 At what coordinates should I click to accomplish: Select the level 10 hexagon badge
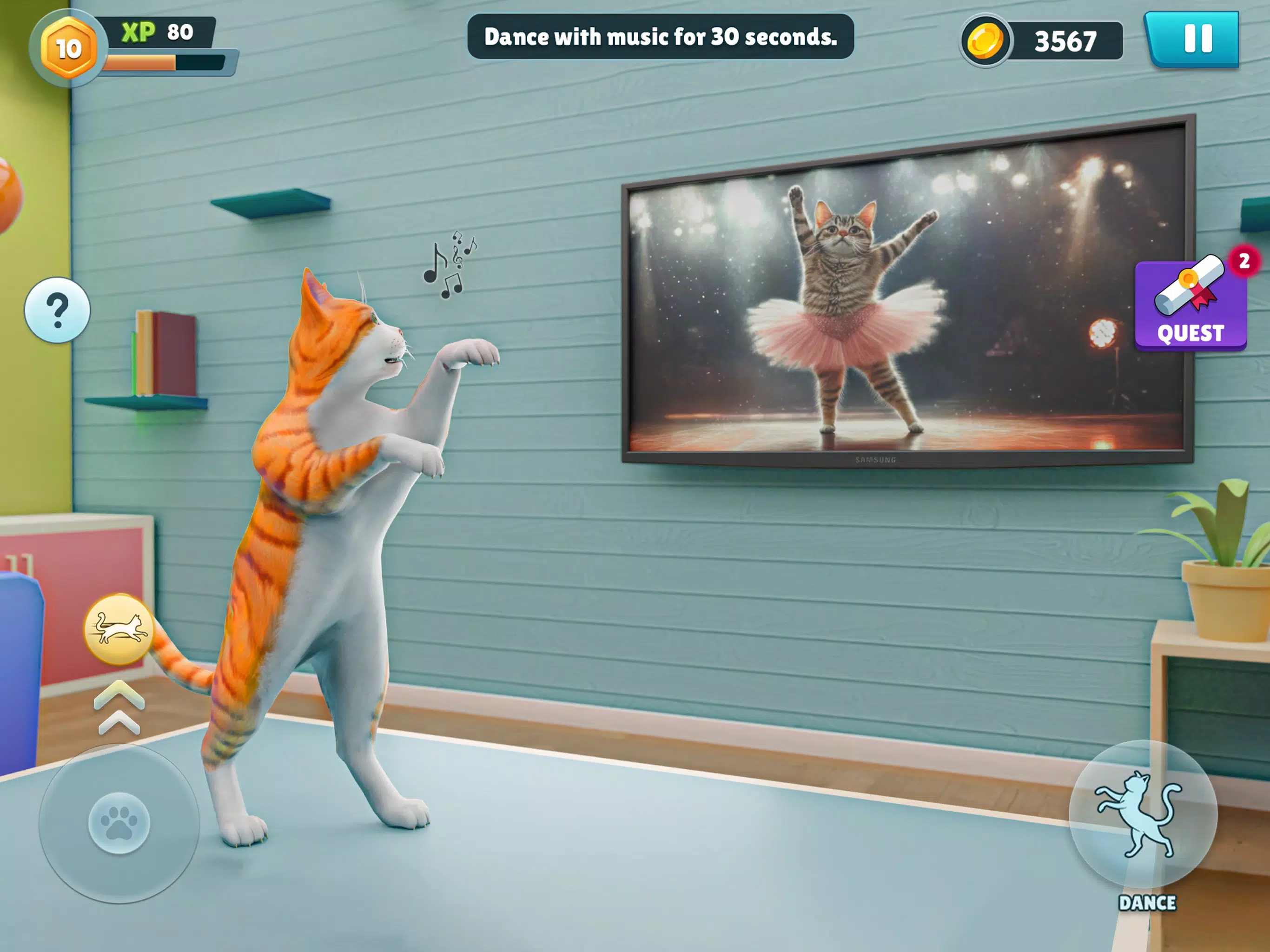(68, 49)
